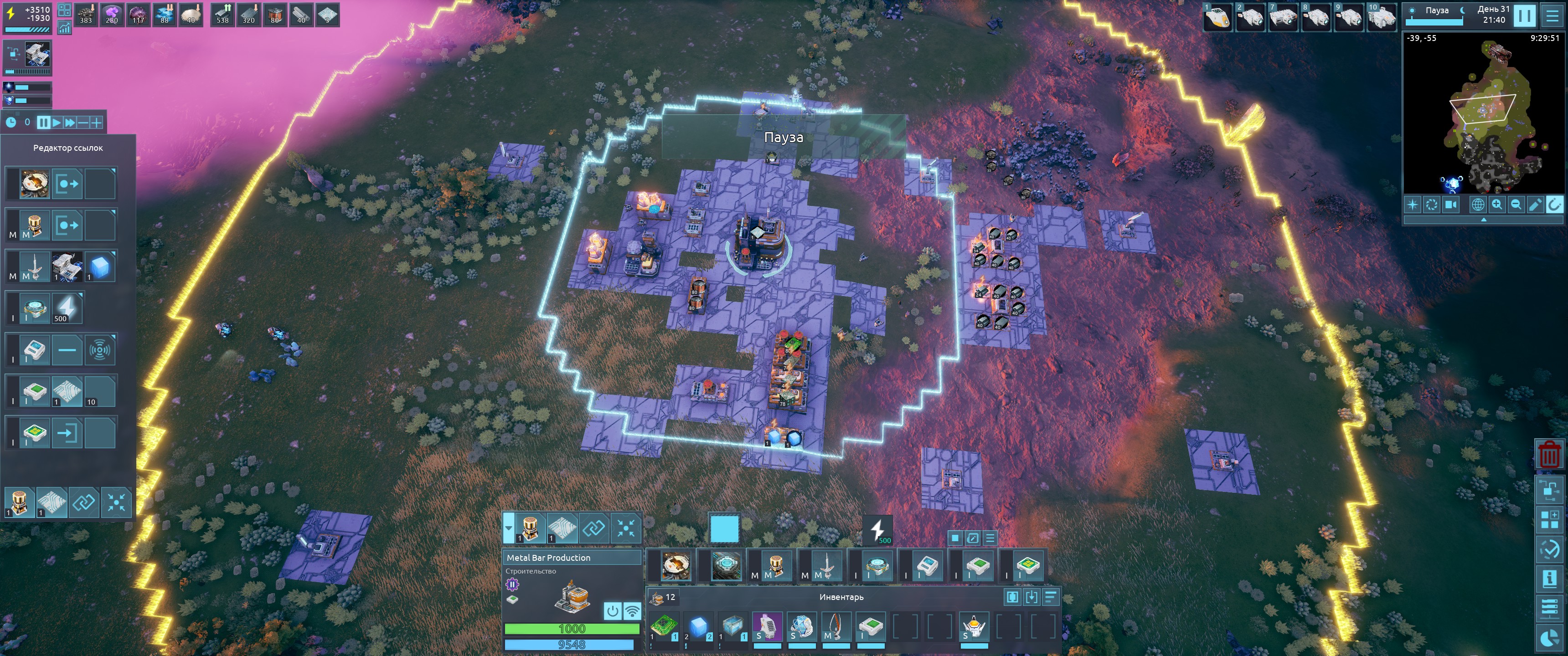Open the research tech tree panel
The image size is (1568, 656).
tap(1549, 490)
